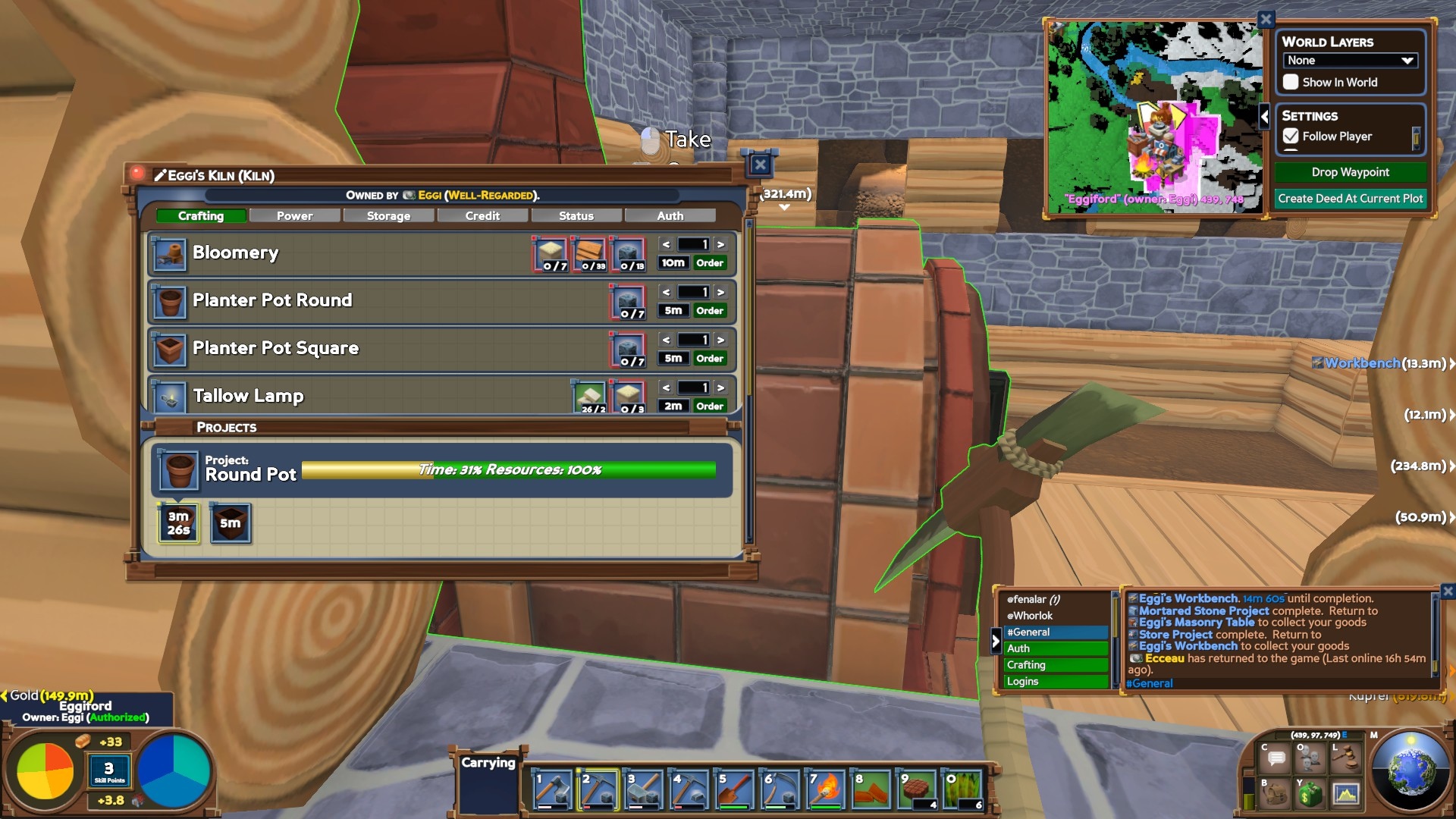
Task: Order a Planter Pot Round
Action: [x=708, y=310]
